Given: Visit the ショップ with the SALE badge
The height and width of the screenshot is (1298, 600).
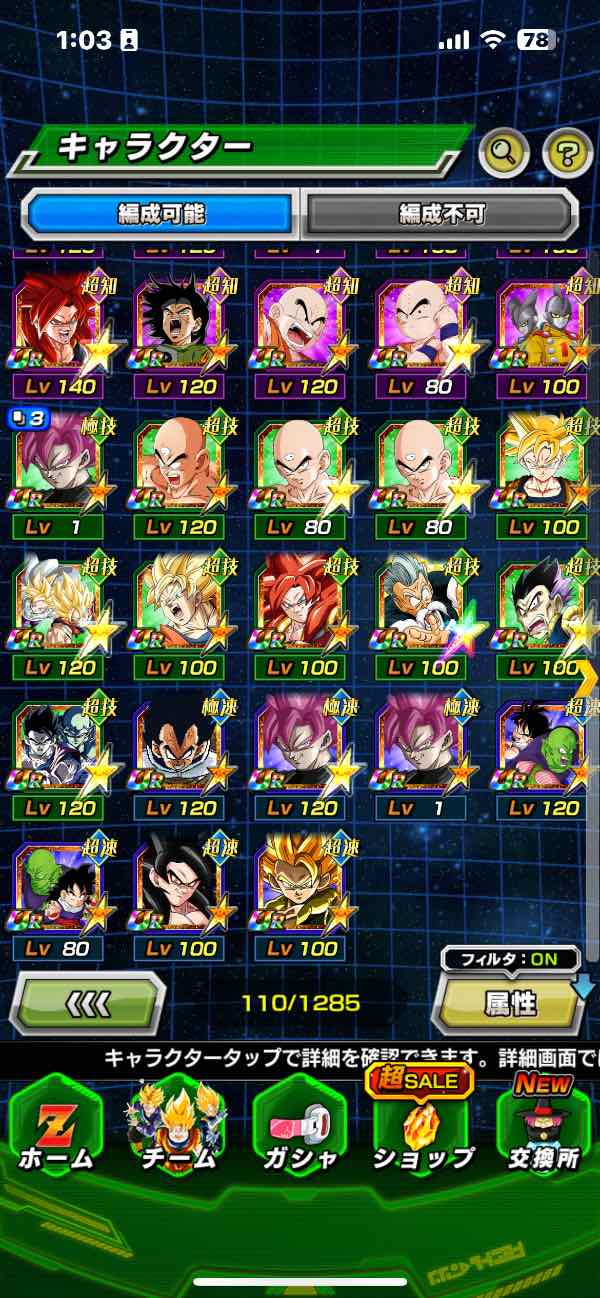Looking at the screenshot, I should (x=422, y=1127).
